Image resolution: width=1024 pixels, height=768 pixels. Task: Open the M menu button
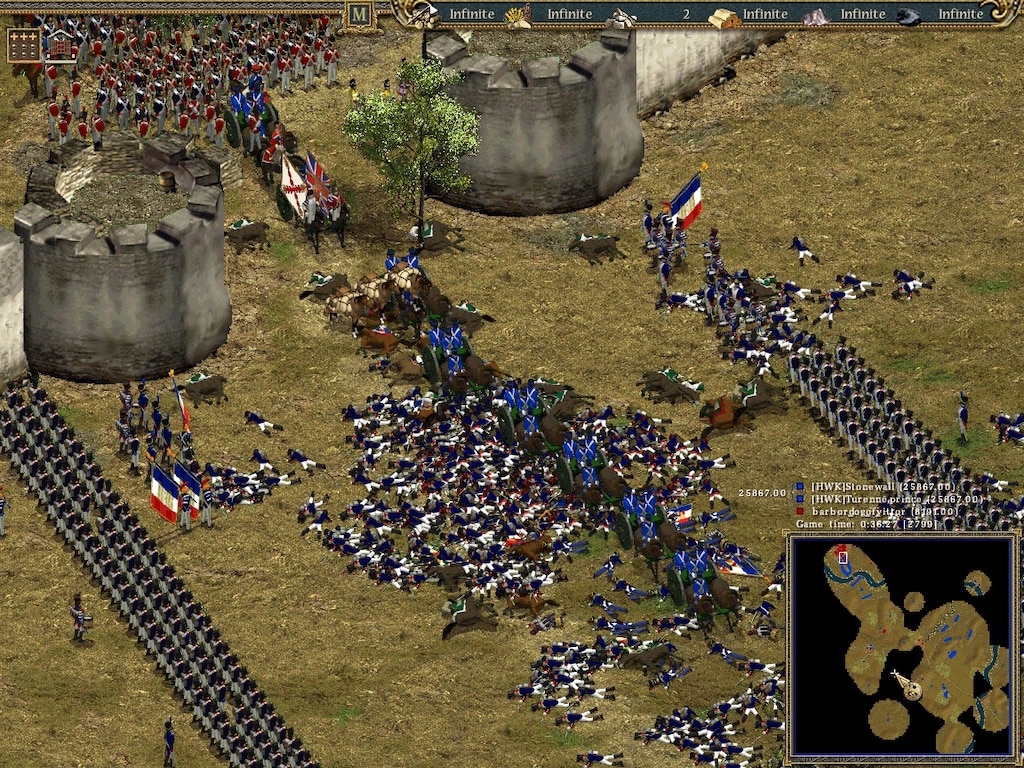pos(358,14)
